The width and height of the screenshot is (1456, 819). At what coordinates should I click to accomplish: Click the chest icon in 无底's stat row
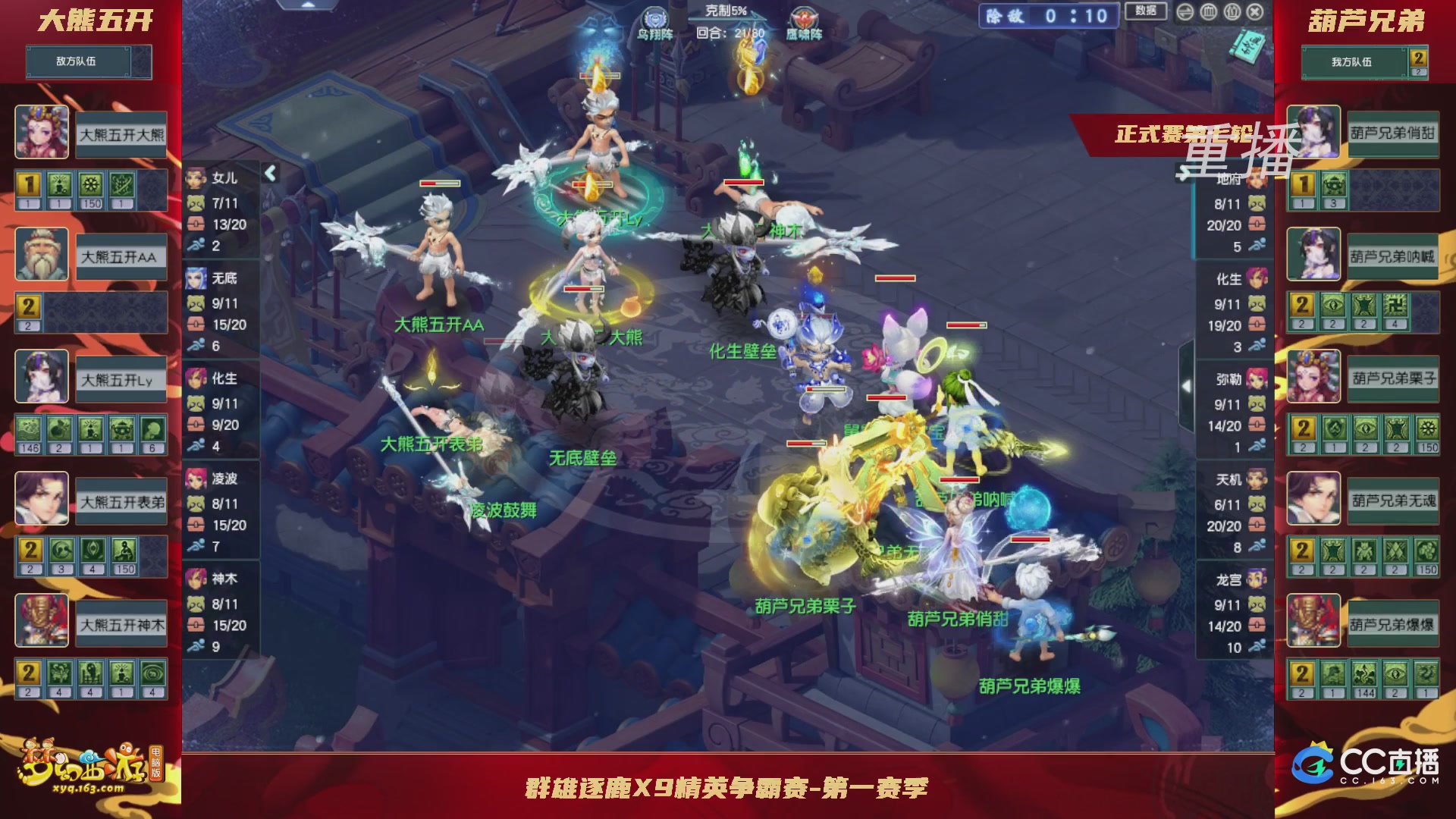coord(196,322)
